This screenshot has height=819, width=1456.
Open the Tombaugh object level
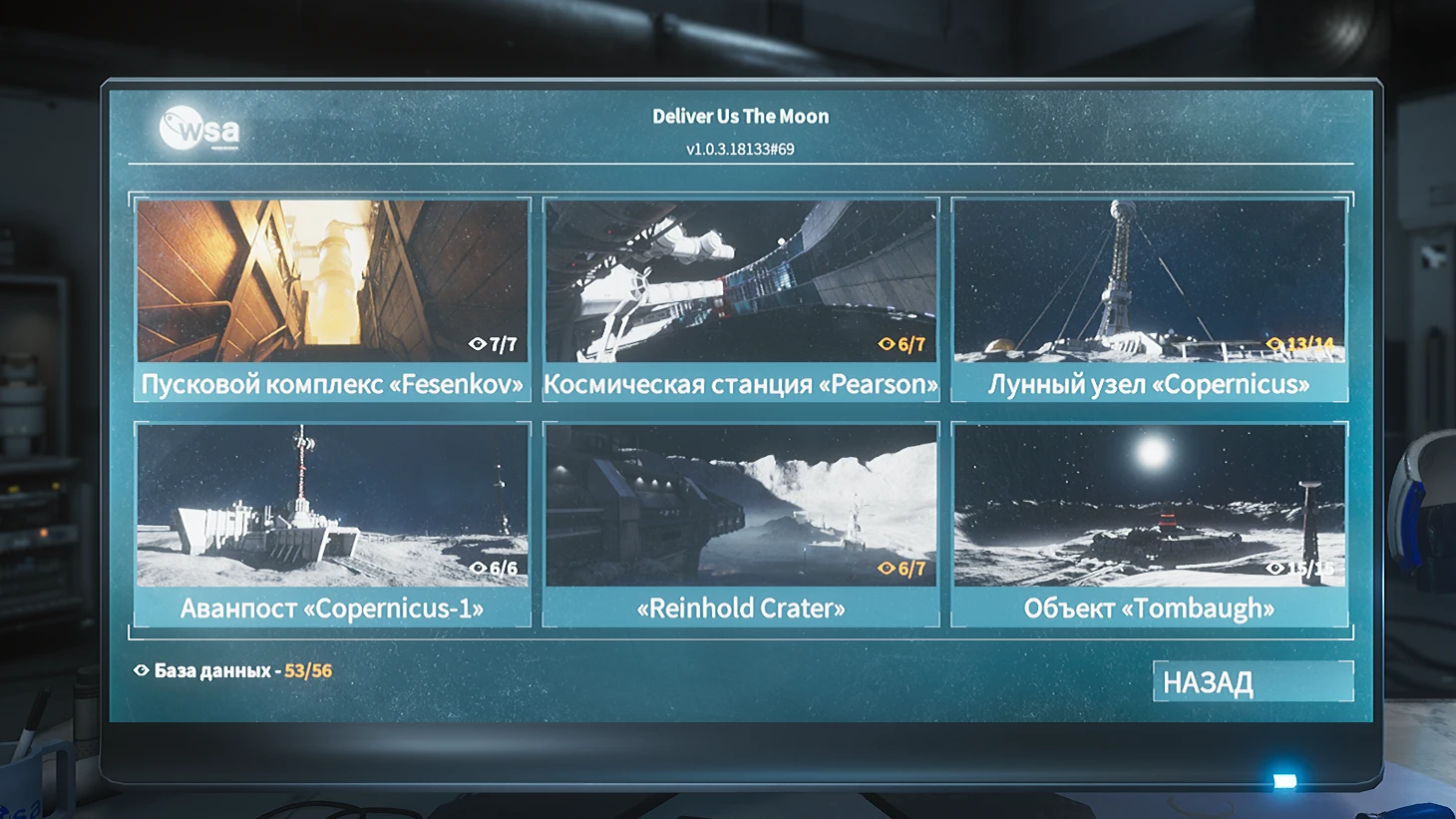[1149, 519]
